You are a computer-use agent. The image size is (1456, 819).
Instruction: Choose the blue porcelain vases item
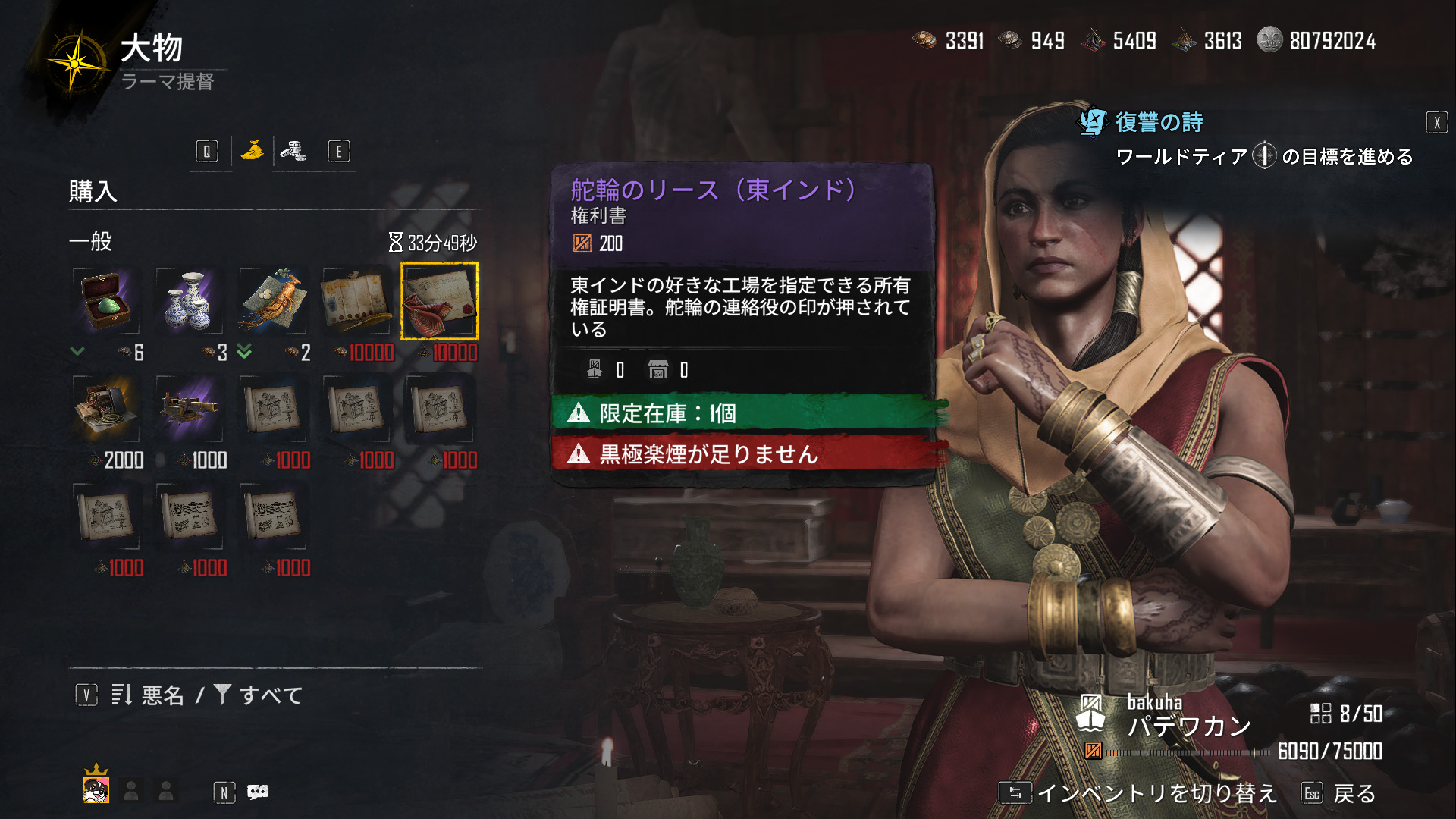[x=190, y=302]
